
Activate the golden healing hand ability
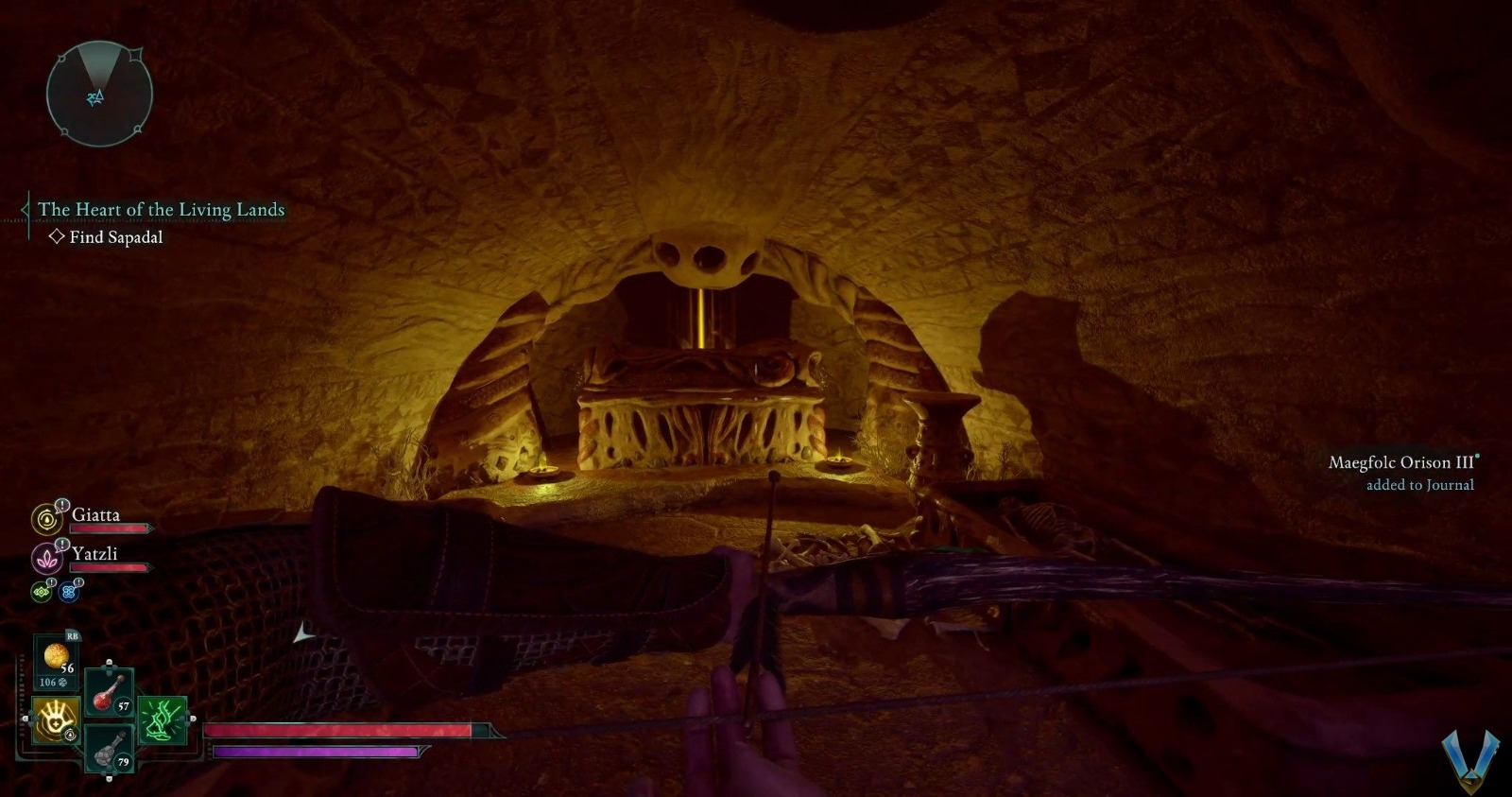coord(56,720)
